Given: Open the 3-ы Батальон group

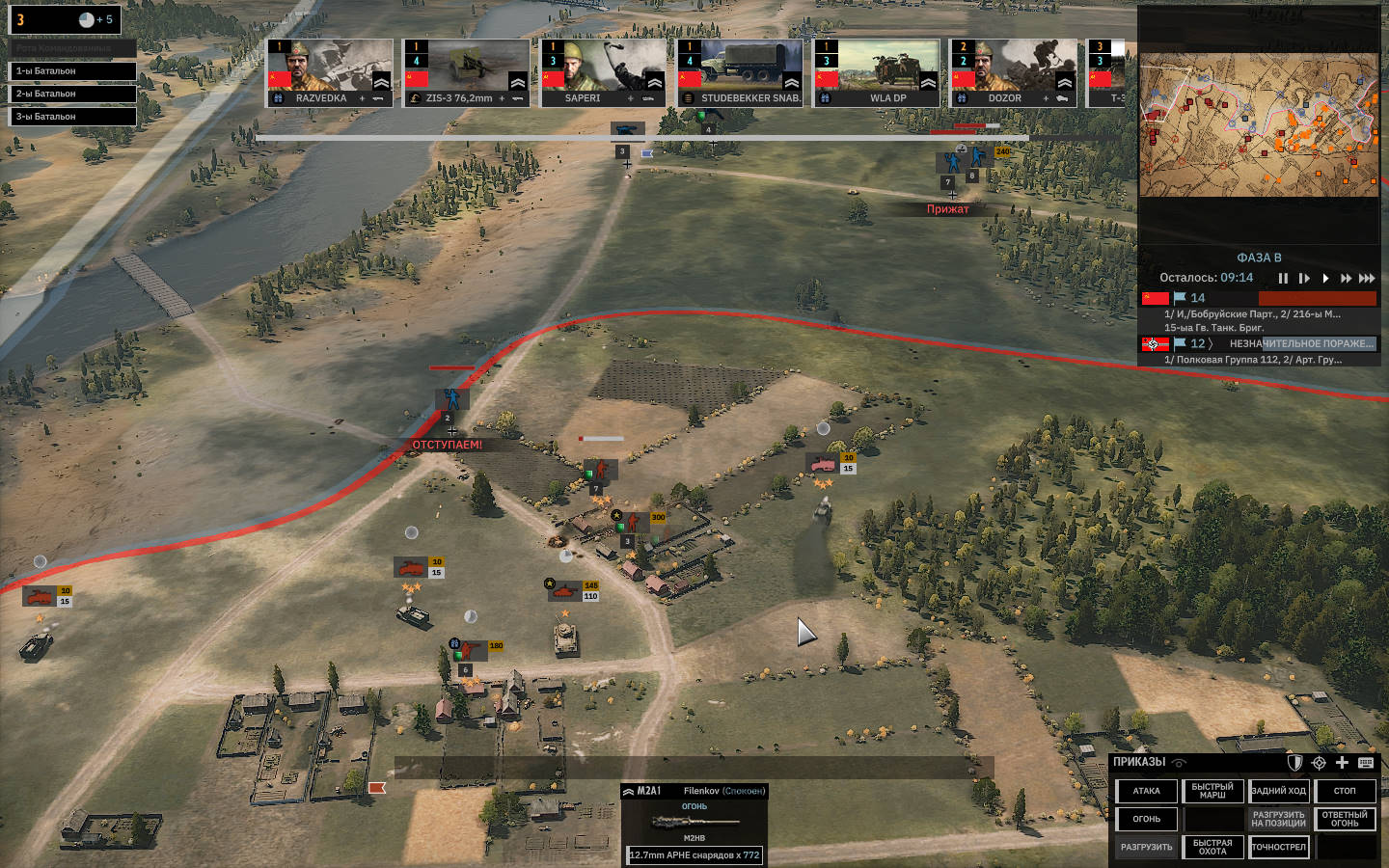Looking at the screenshot, I should [x=73, y=117].
